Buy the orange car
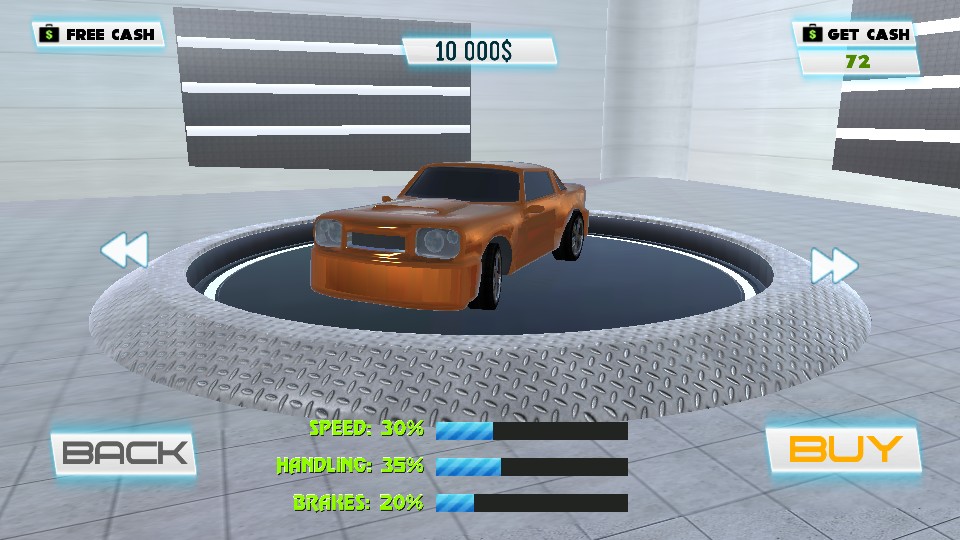Viewport: 960px width, 540px height. [x=843, y=449]
